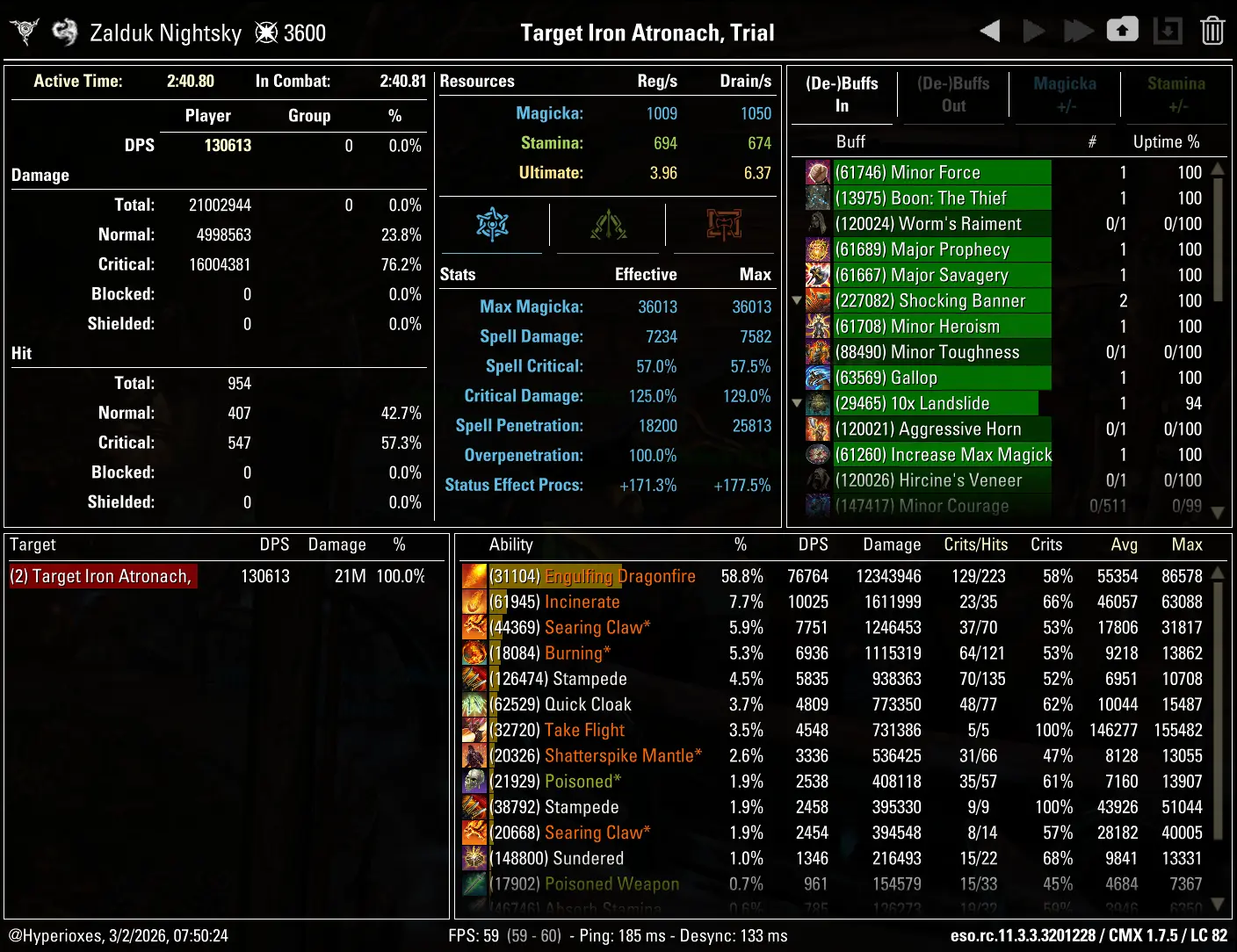Select the previous fight arrow icon
The height and width of the screenshot is (952, 1237).
coord(988,30)
